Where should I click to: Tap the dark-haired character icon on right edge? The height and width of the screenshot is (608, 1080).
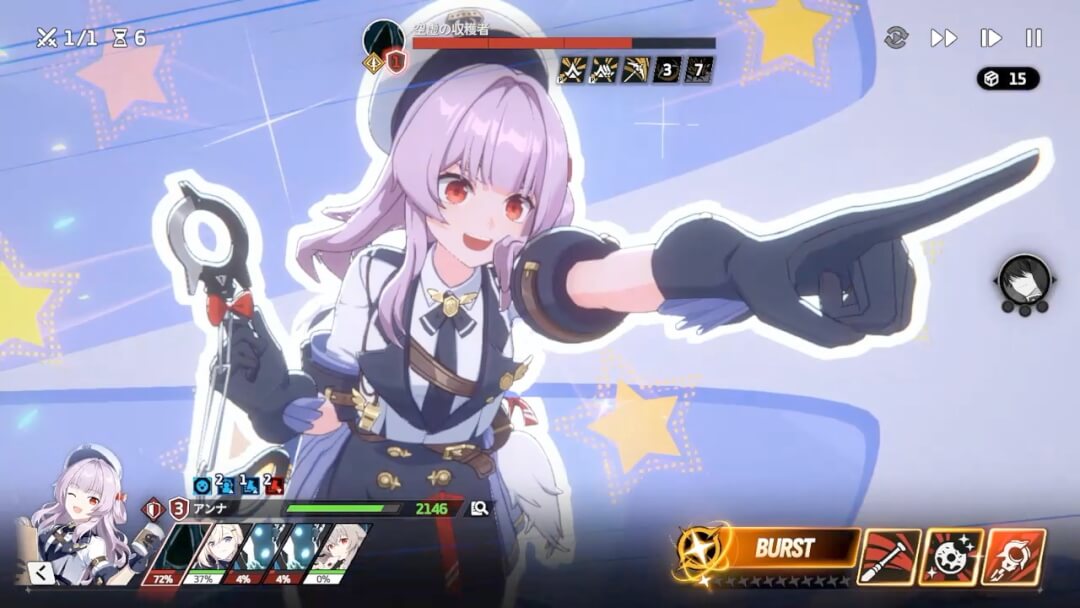coord(1024,280)
